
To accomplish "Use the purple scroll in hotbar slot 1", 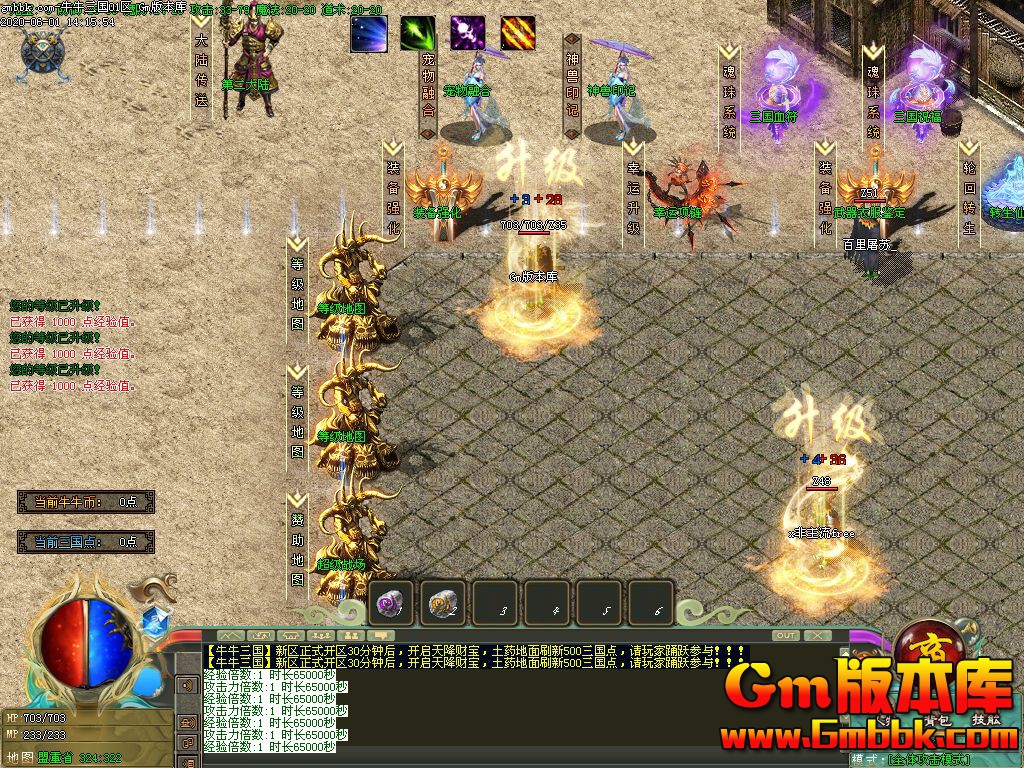I will pos(392,603).
